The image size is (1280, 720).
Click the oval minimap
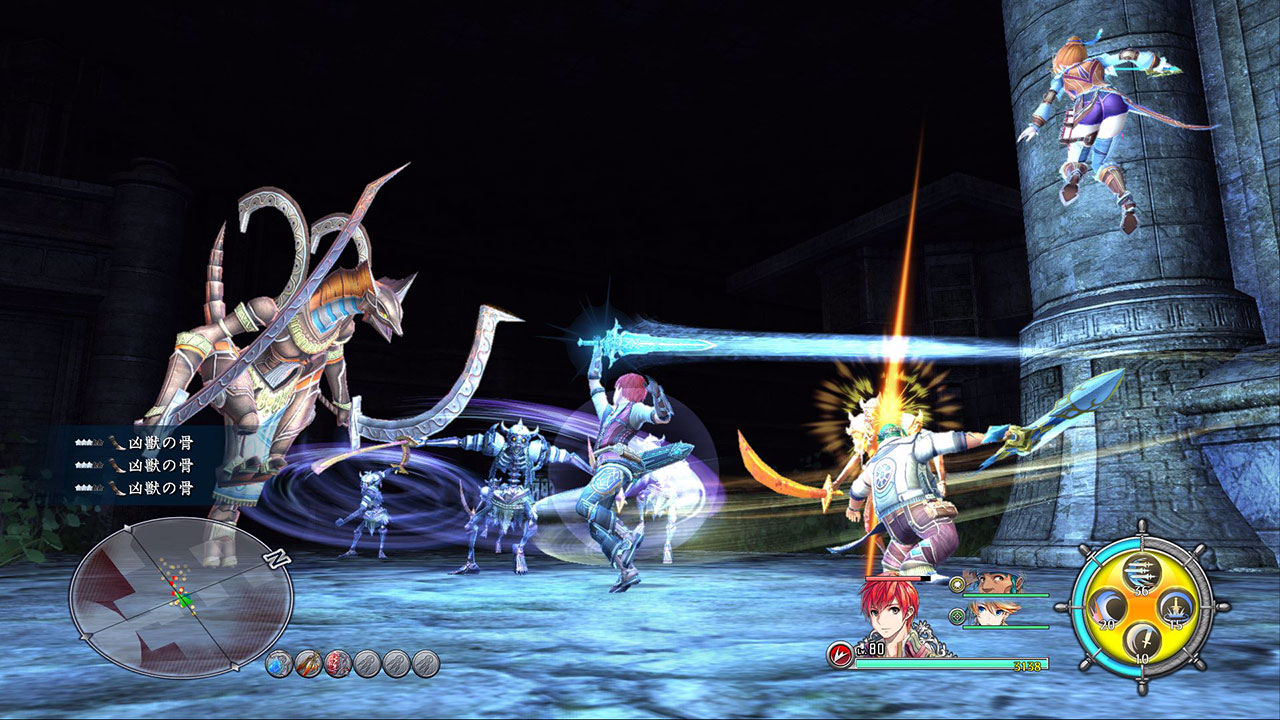(180, 598)
